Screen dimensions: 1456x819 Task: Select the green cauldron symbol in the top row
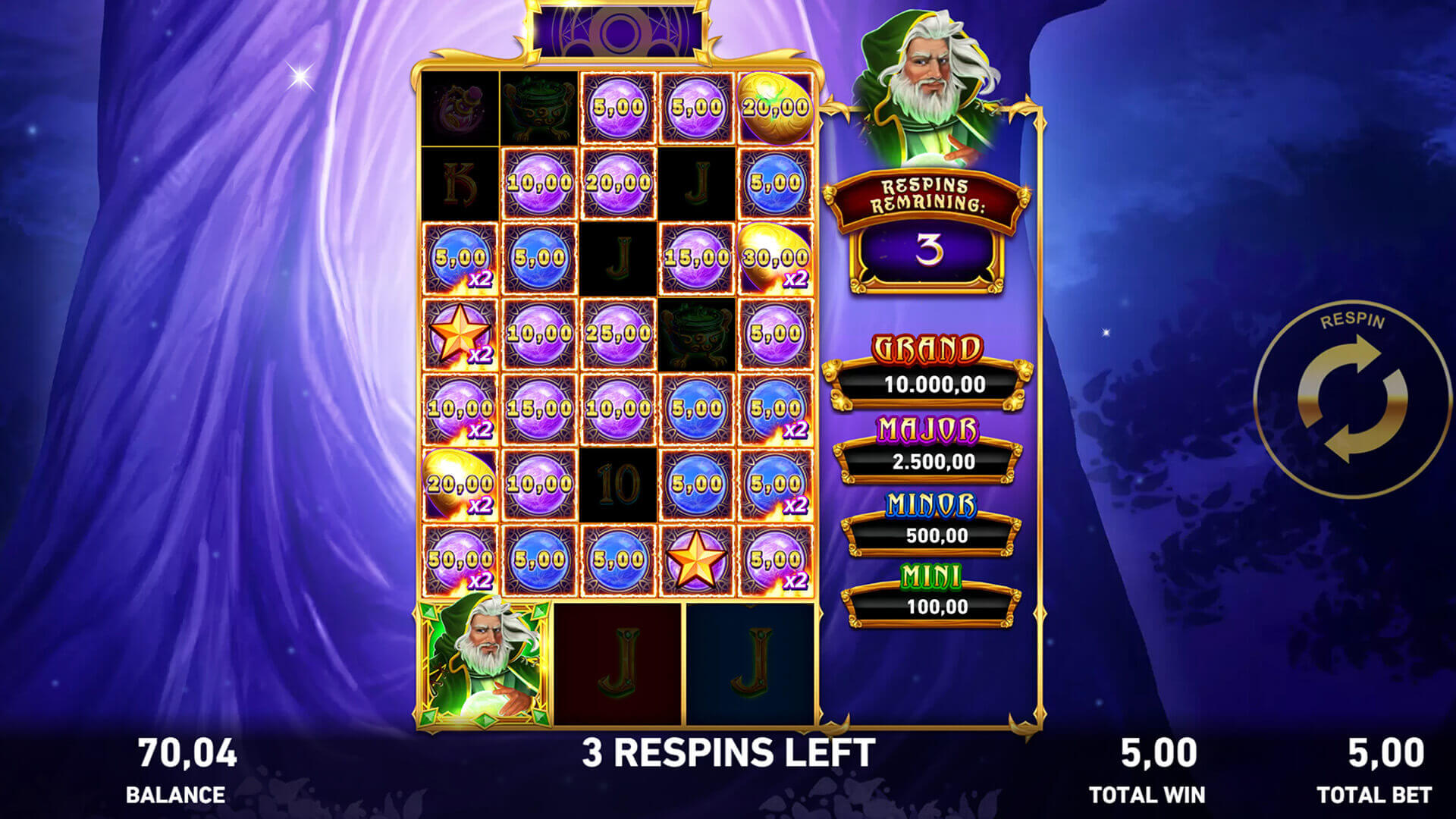pos(538,106)
